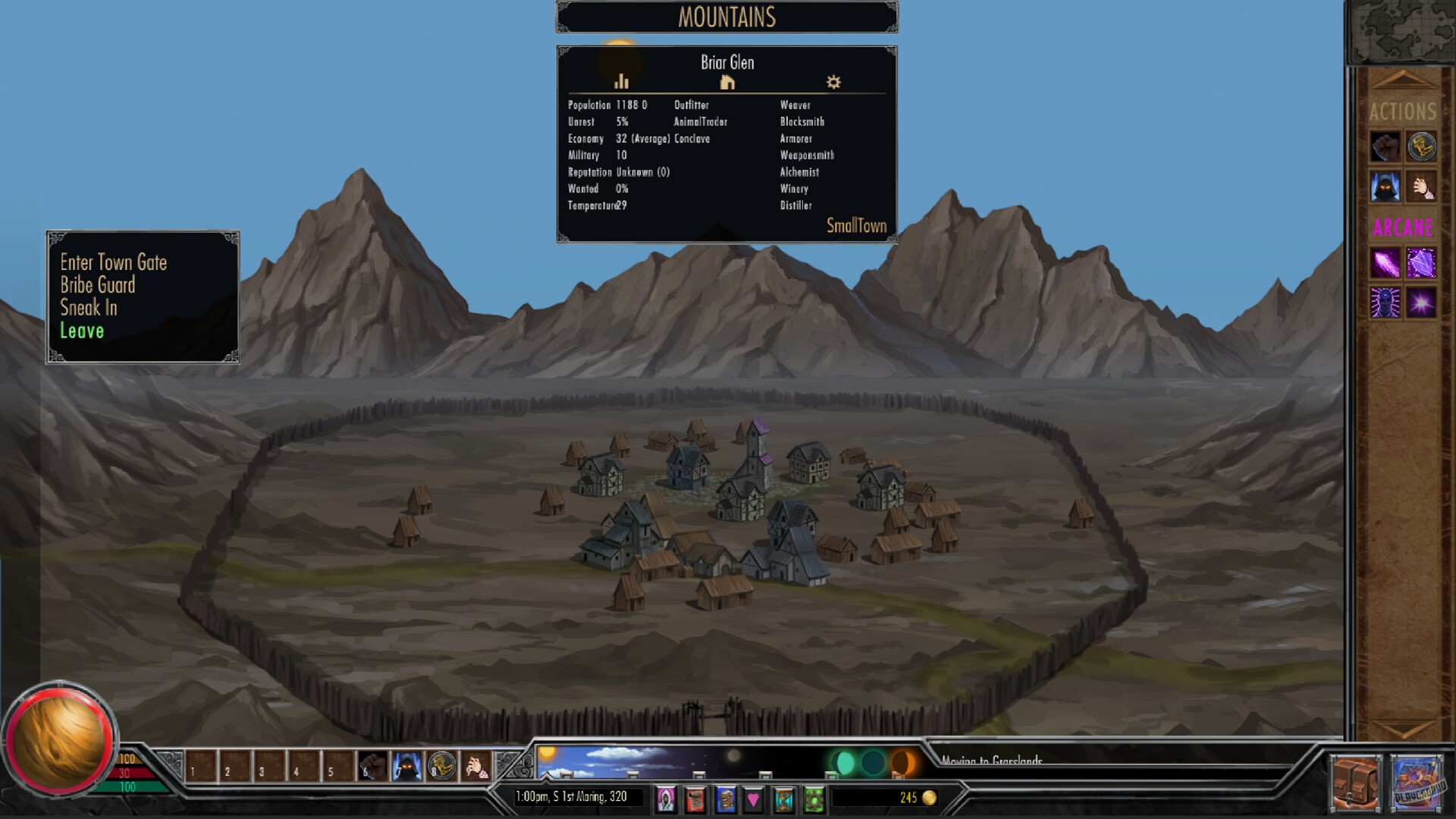Screen dimensions: 1456x819
Task: Switch to the buildings tab in Briar Glen panel
Action: [x=727, y=82]
